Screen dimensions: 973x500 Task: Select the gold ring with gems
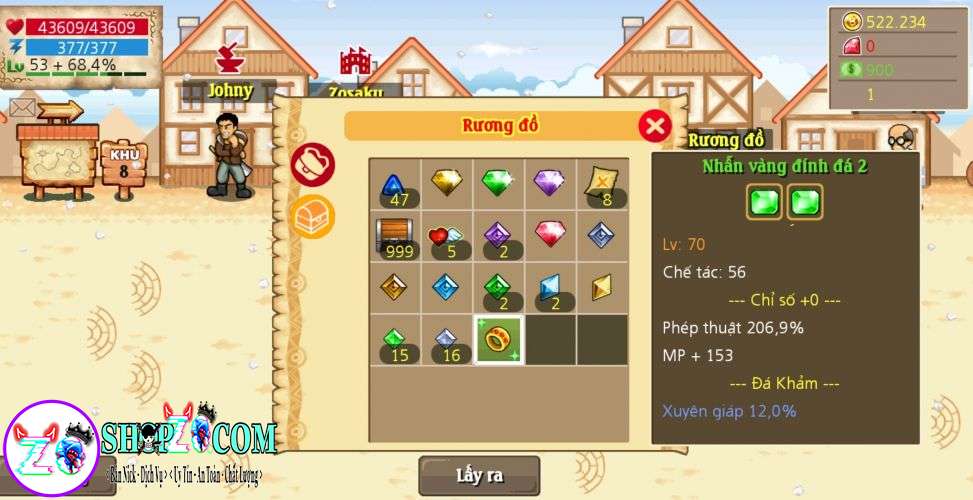[498, 340]
